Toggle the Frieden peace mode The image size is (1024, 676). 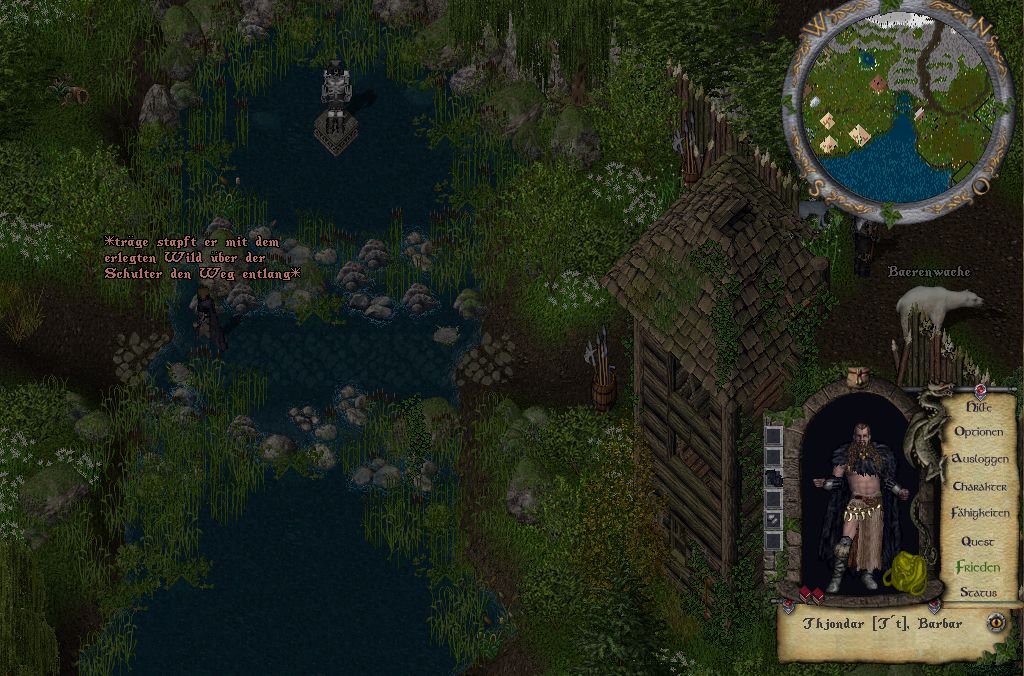[977, 567]
